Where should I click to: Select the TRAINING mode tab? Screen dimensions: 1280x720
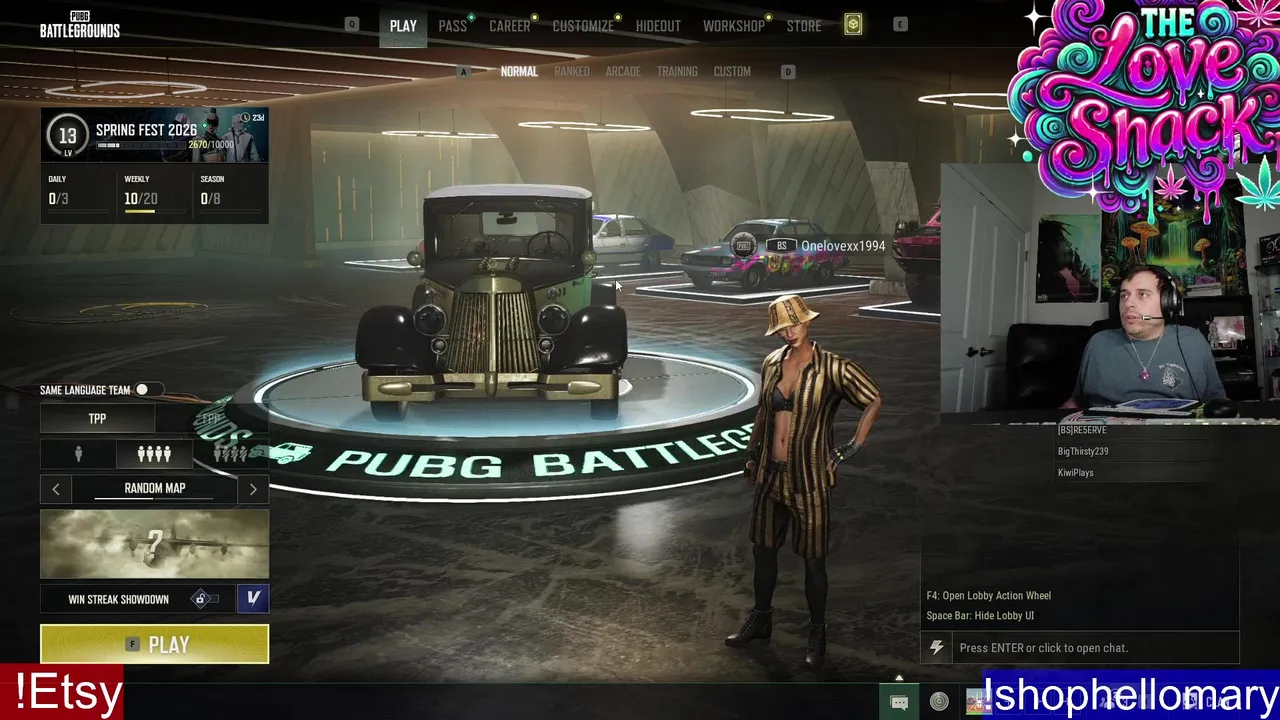[677, 72]
